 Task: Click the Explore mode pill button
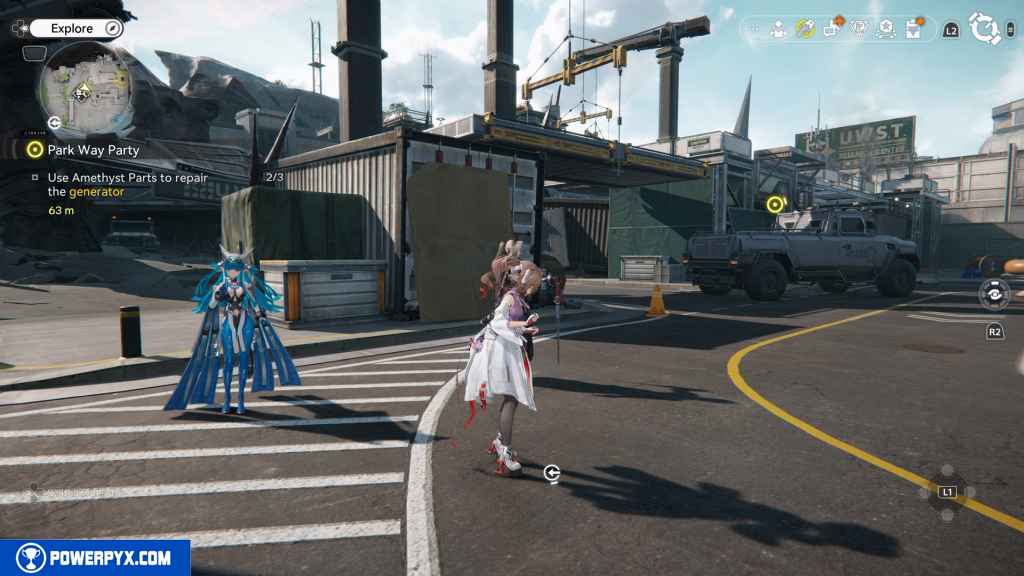tap(76, 29)
